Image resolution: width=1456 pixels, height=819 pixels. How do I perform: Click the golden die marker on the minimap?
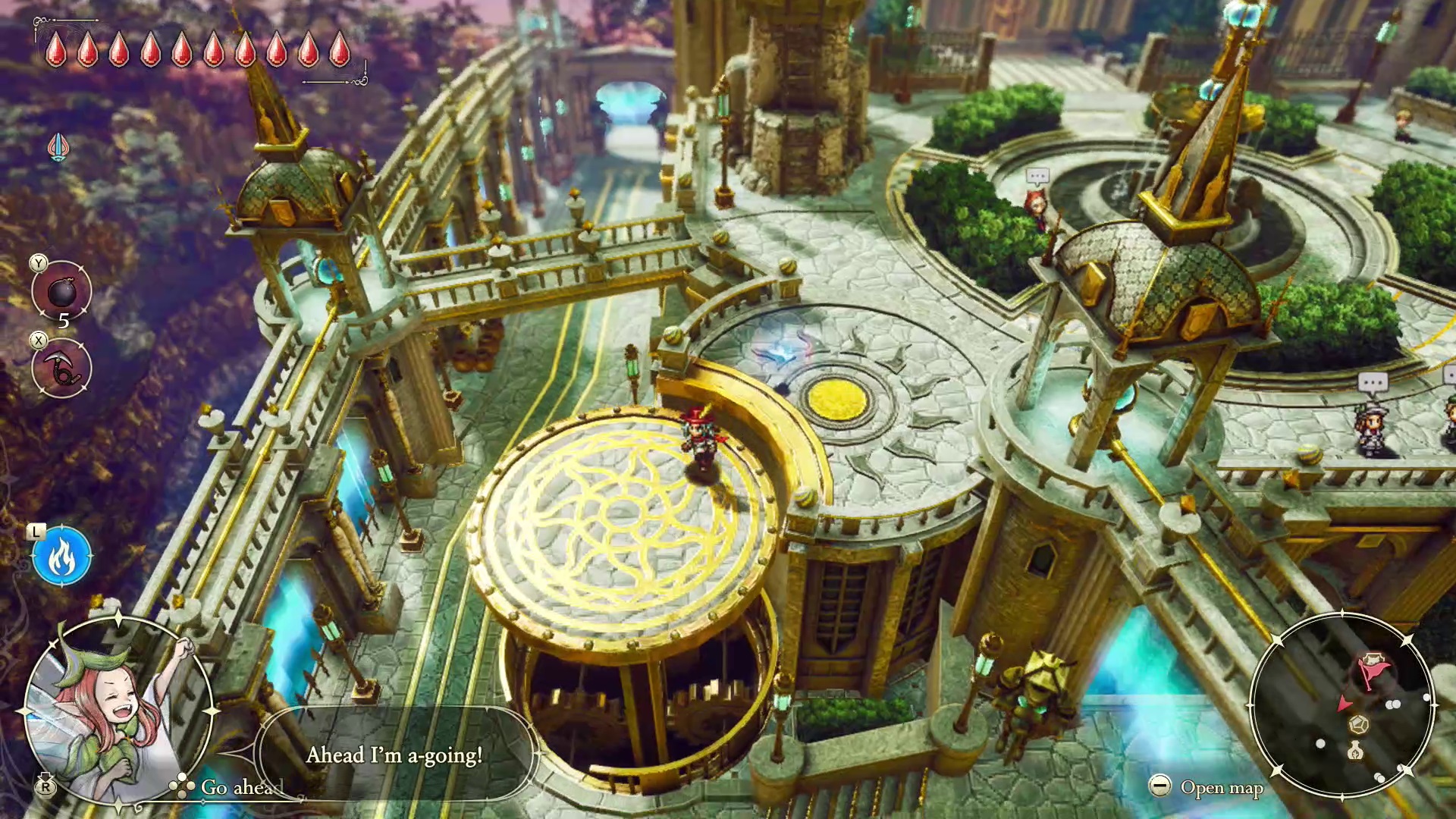tap(1357, 726)
